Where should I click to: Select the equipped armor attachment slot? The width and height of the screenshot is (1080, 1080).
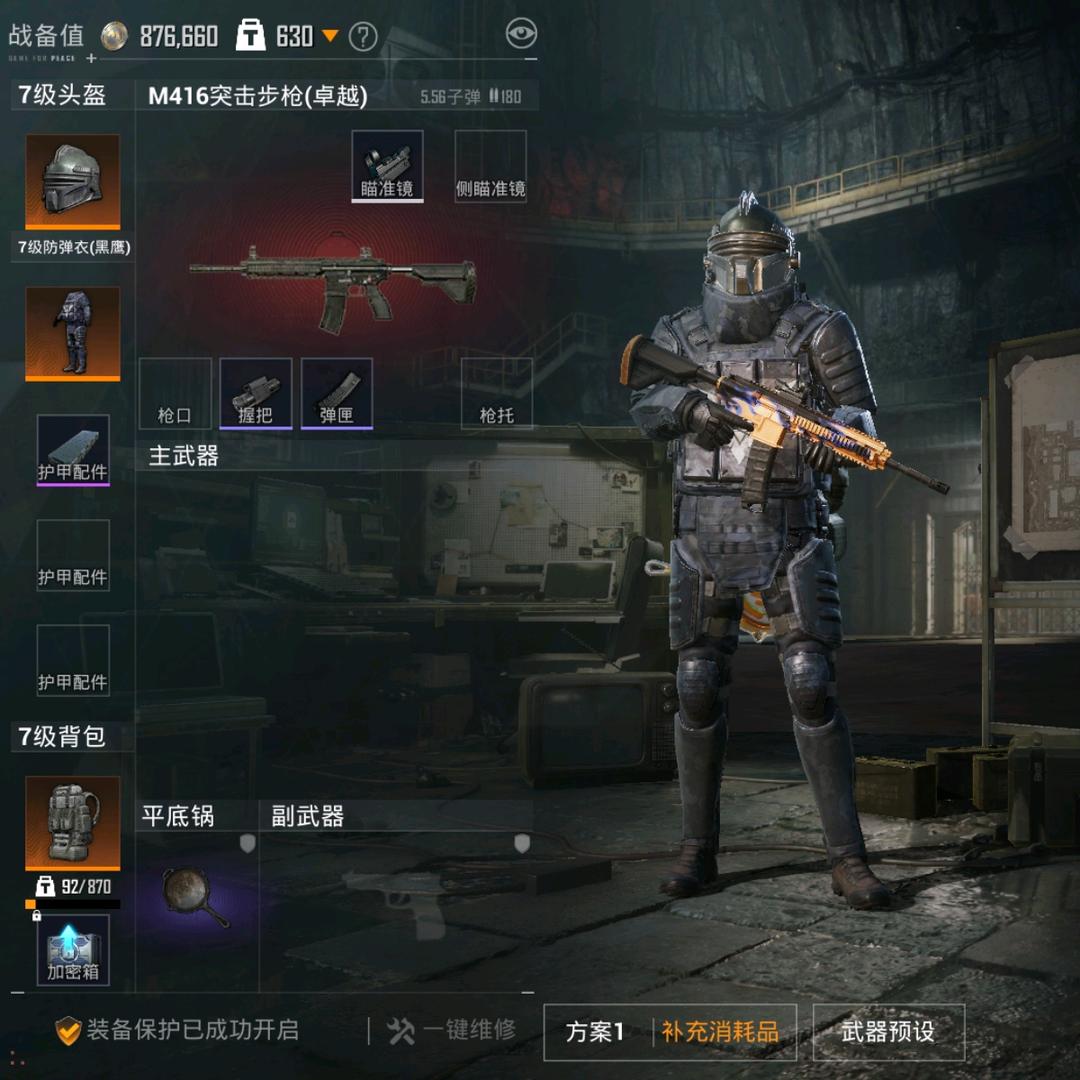point(73,450)
